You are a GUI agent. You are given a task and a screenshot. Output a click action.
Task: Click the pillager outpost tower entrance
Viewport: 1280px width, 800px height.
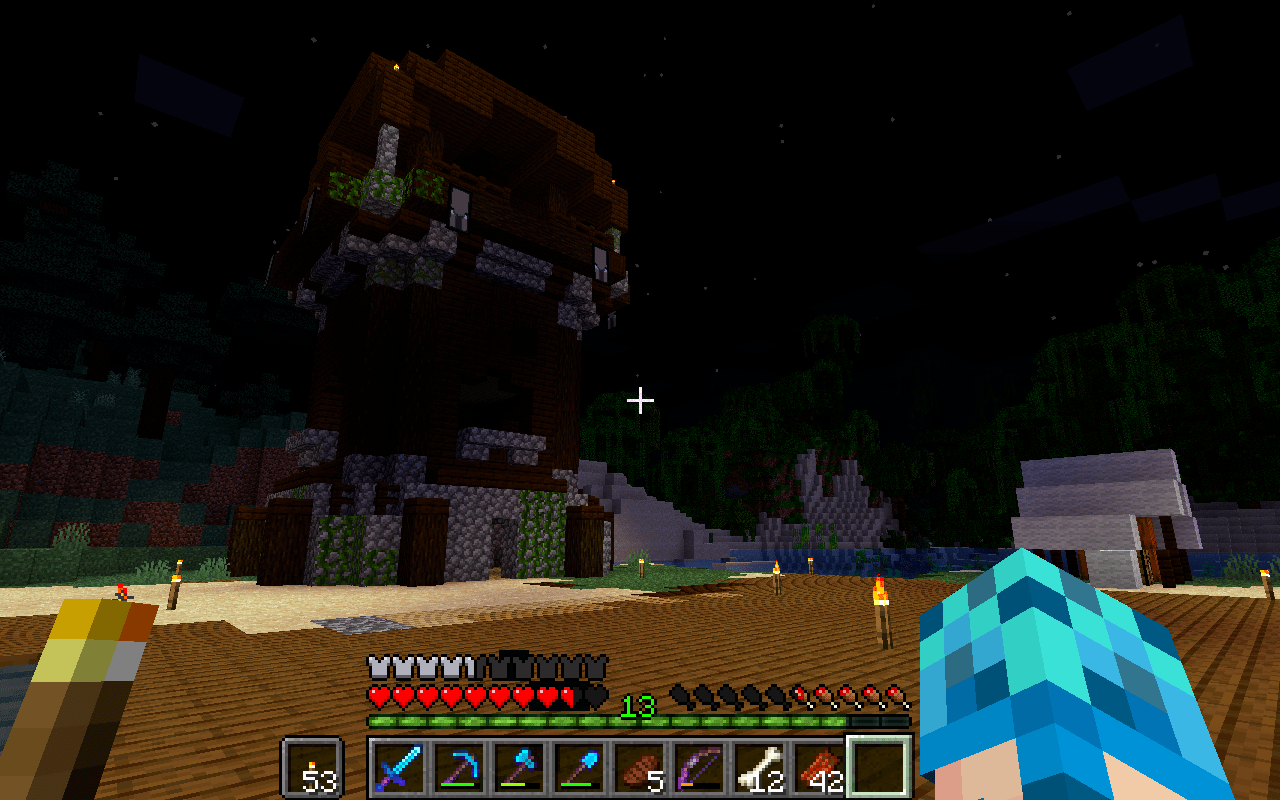(500, 540)
